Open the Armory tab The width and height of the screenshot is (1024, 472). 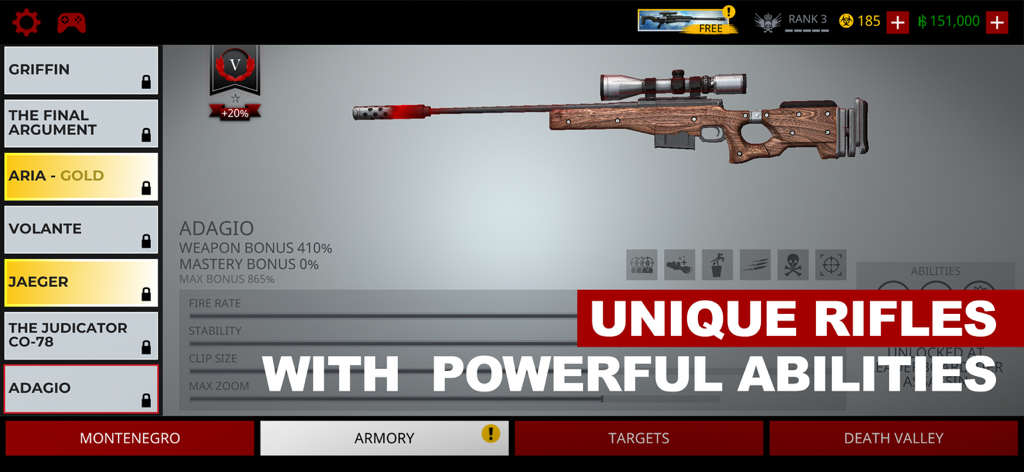point(384,438)
